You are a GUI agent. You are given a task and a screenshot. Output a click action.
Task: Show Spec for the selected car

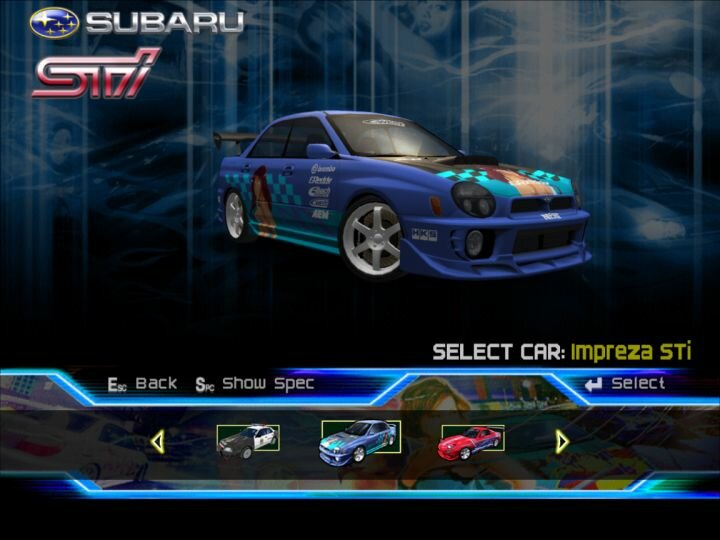(x=255, y=383)
